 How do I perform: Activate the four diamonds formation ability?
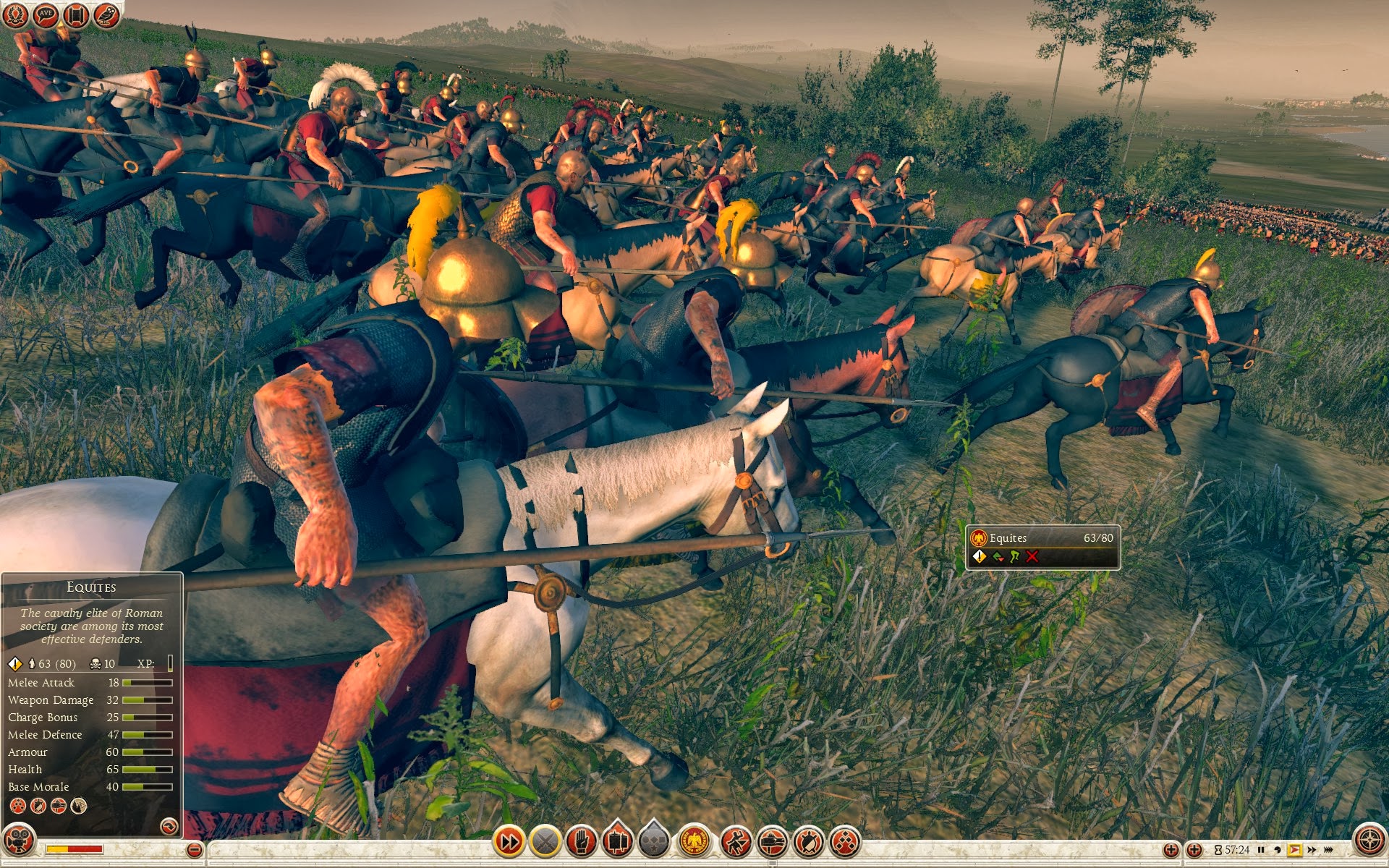pyautogui.click(x=844, y=841)
